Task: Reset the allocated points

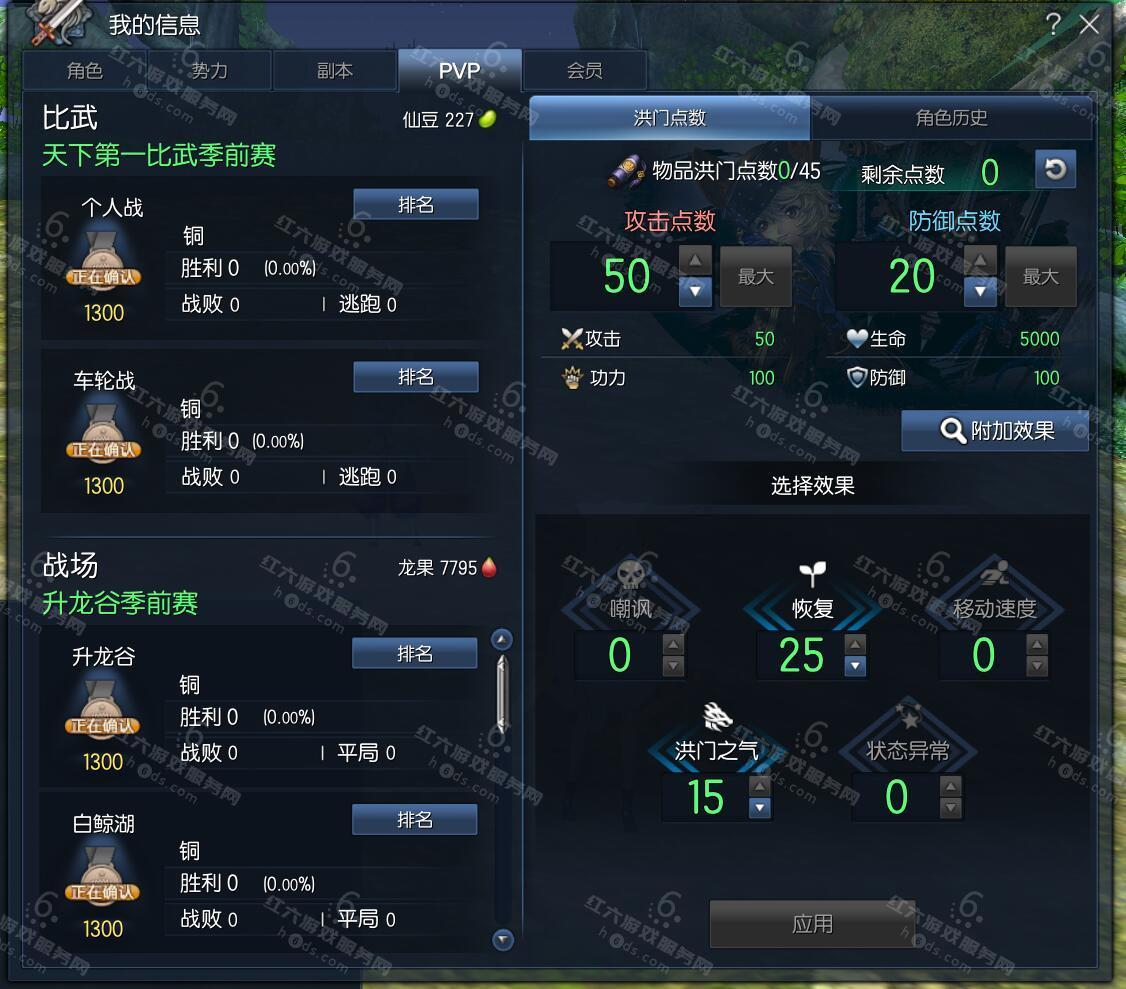Action: point(1055,170)
